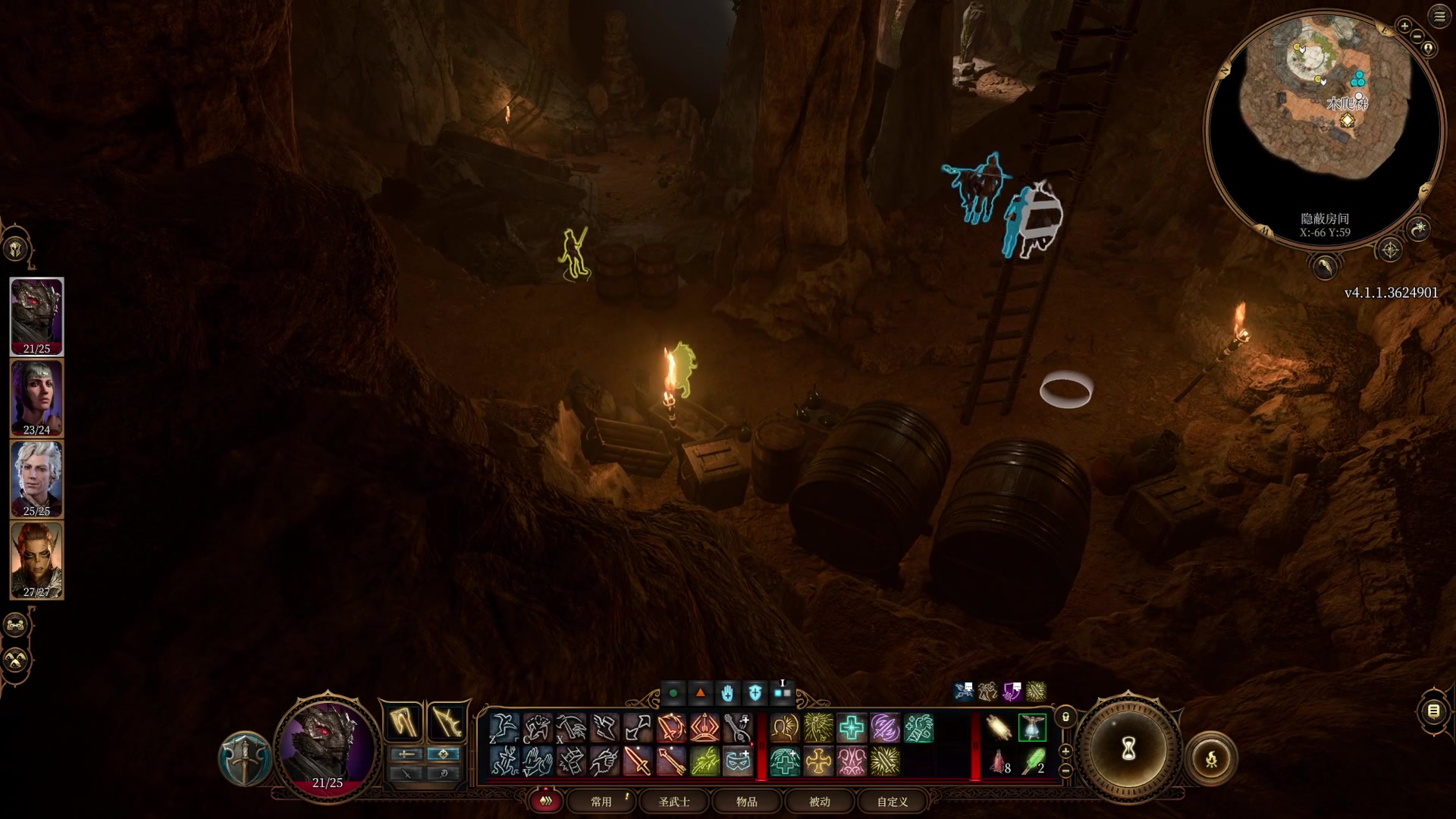This screenshot has width=1456, height=819.
Task: Zoom in the minimap with plus button
Action: (1404, 27)
